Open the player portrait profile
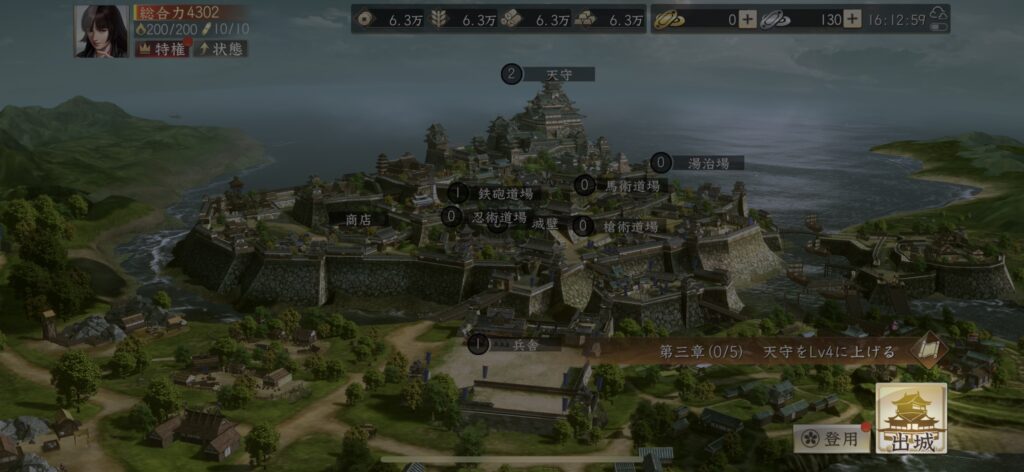 pos(101,31)
